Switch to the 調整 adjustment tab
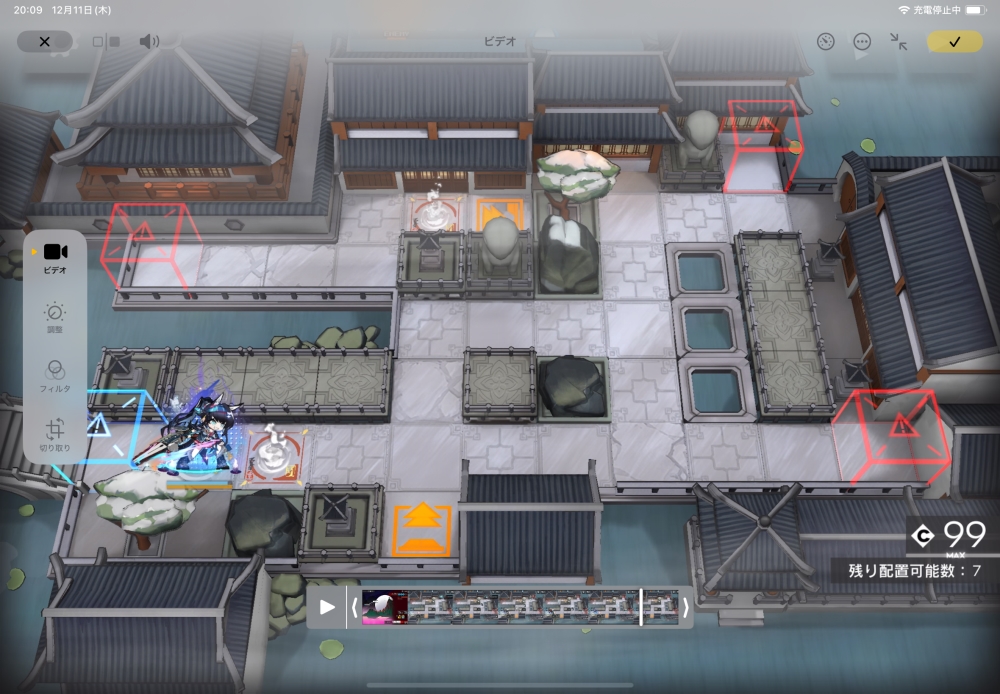The height and width of the screenshot is (694, 1000). 55,318
